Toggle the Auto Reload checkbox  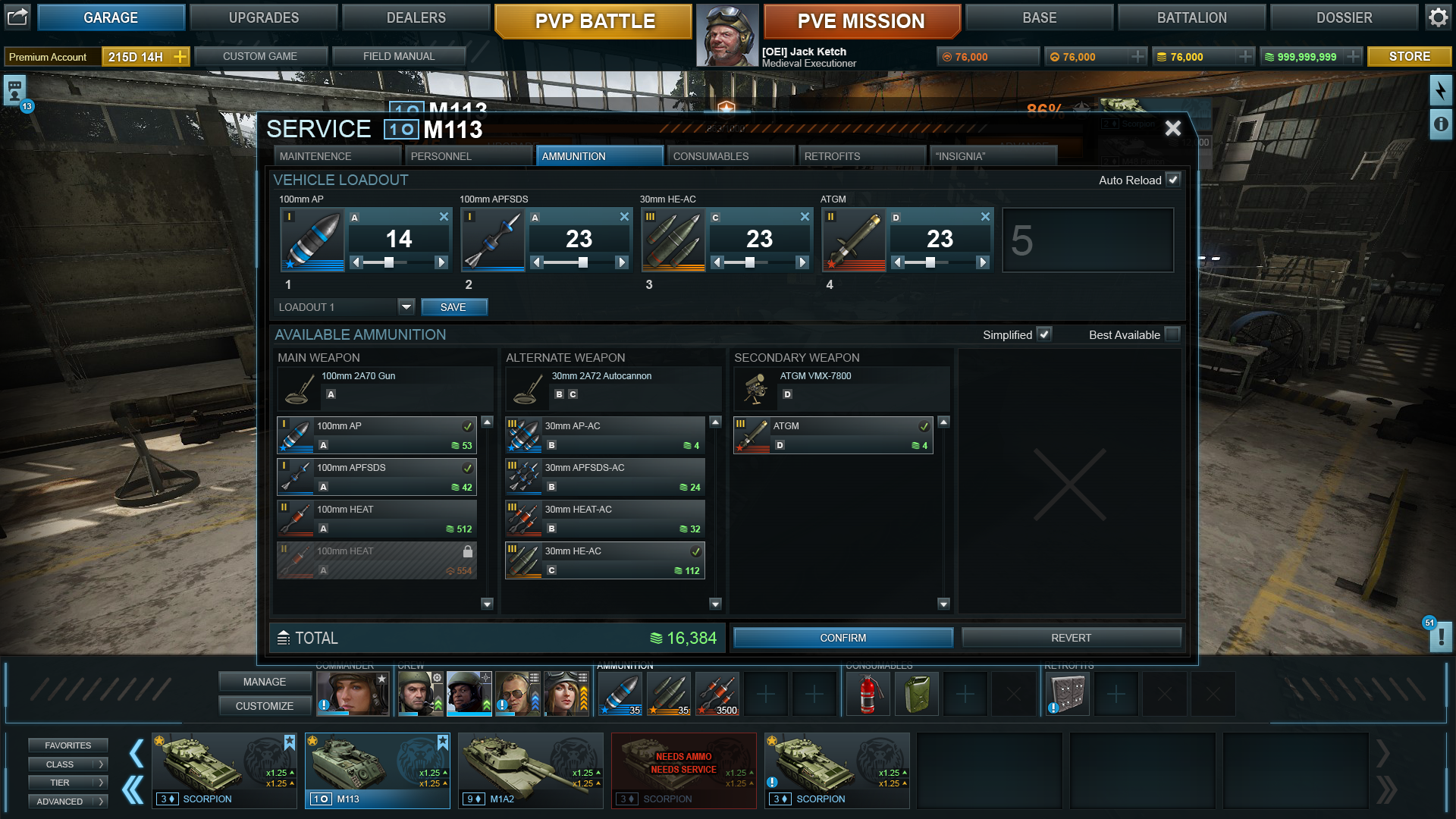[1173, 180]
